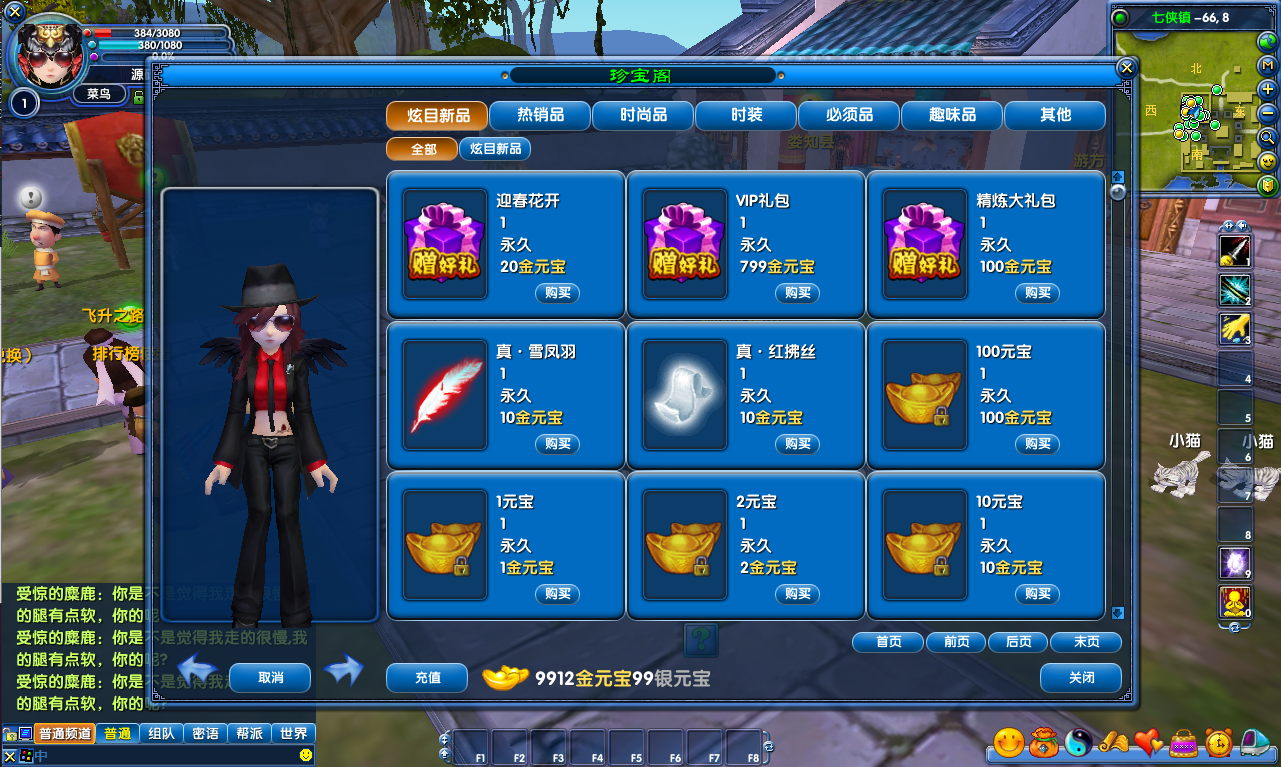Click the 取消 button under the character preview
The image size is (1281, 767).
(x=270, y=677)
